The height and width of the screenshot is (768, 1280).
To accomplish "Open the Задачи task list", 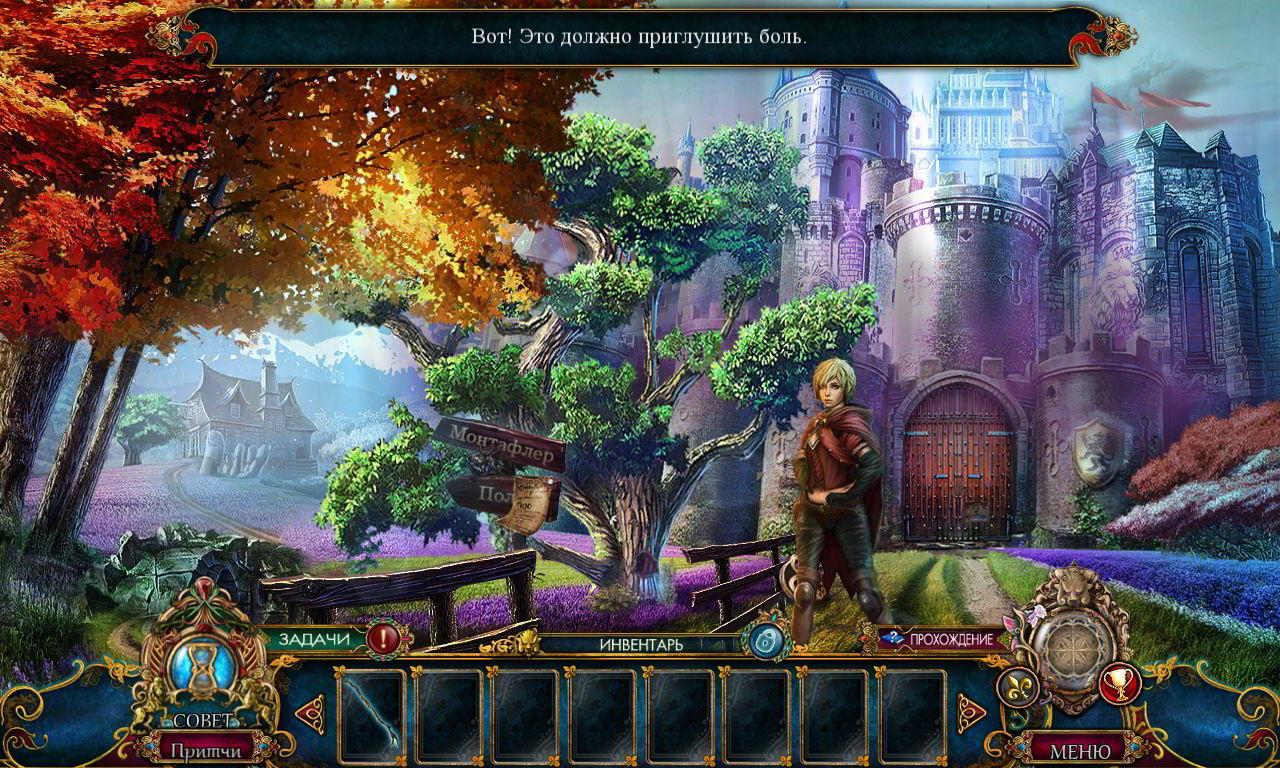I will [x=315, y=639].
